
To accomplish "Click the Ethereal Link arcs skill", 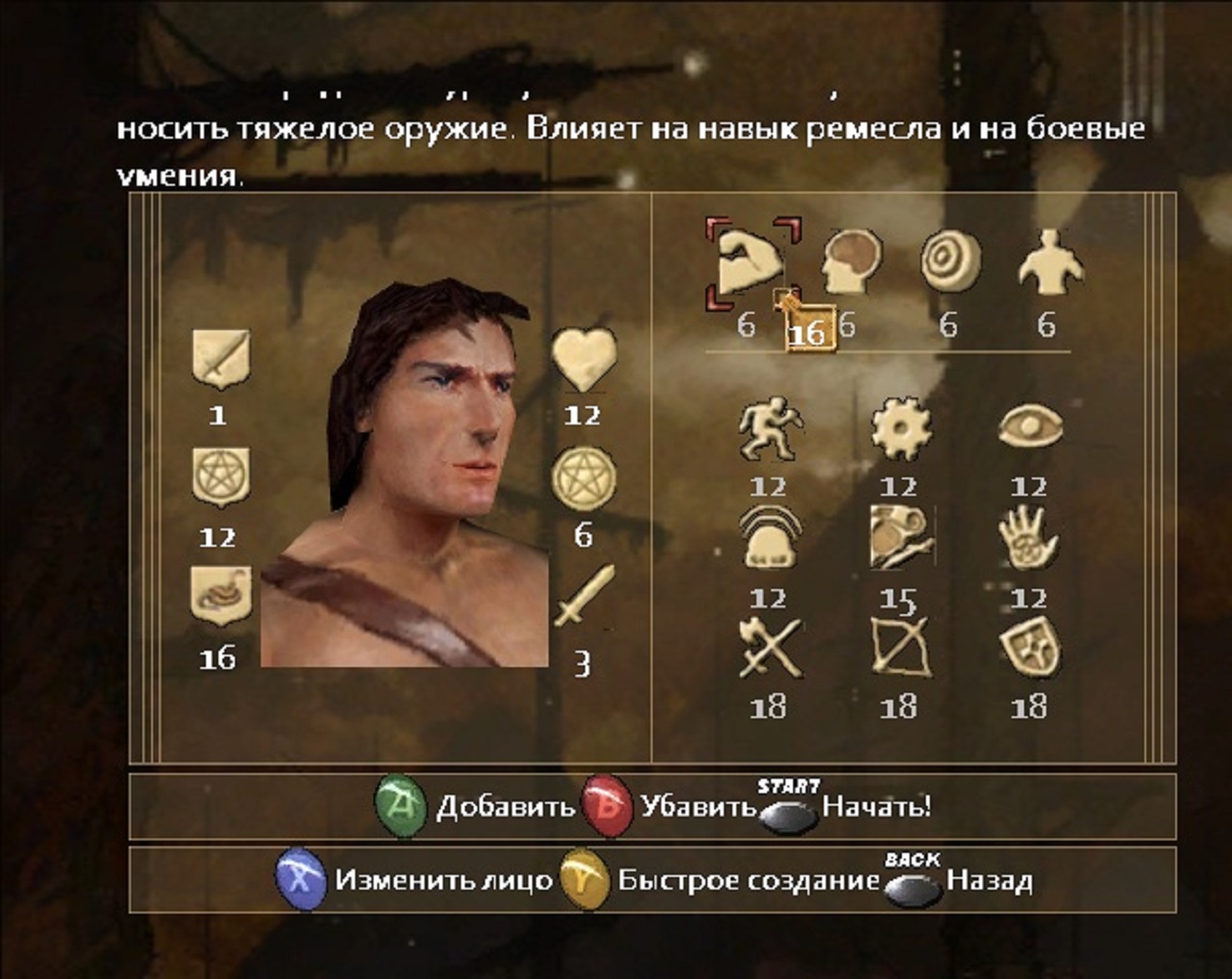I will (770, 538).
